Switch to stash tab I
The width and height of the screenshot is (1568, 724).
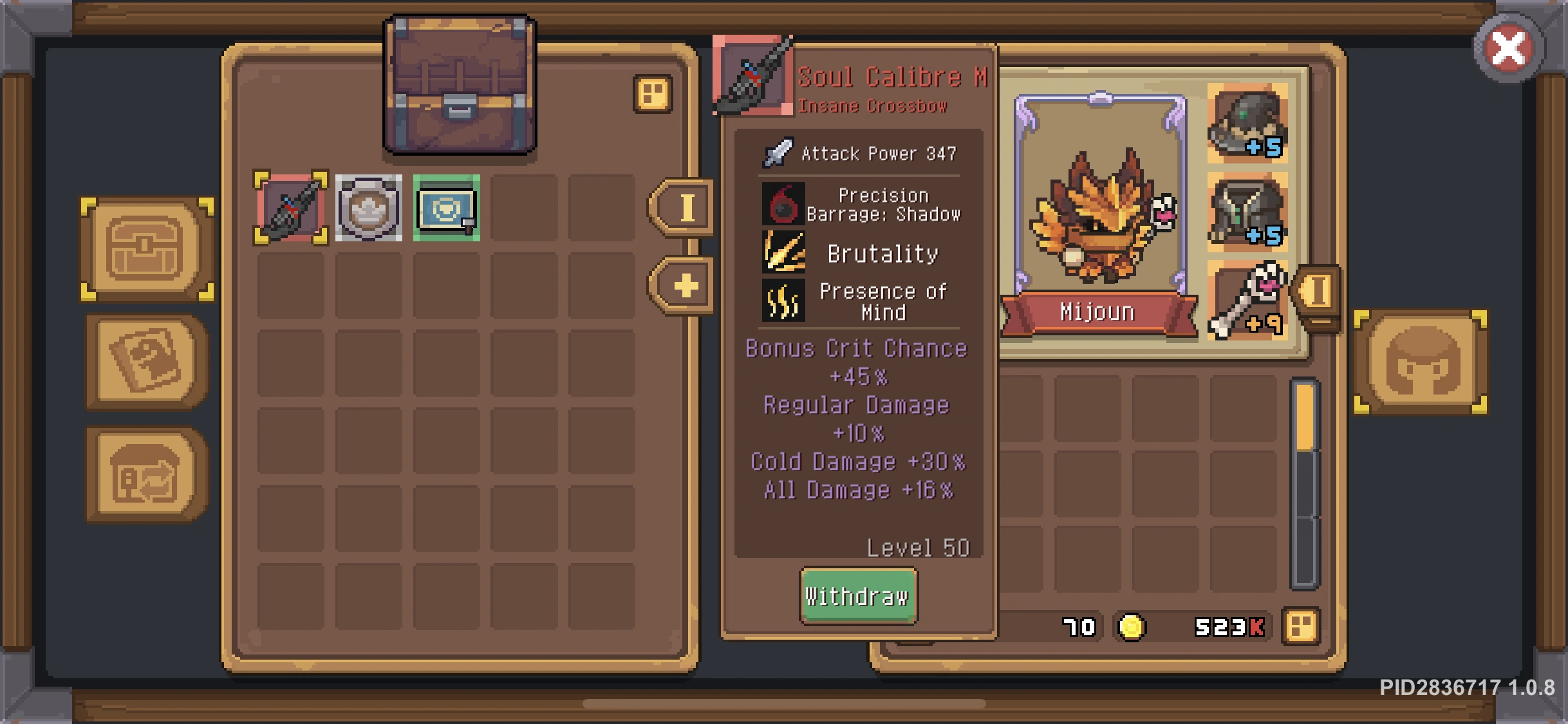pyautogui.click(x=684, y=209)
